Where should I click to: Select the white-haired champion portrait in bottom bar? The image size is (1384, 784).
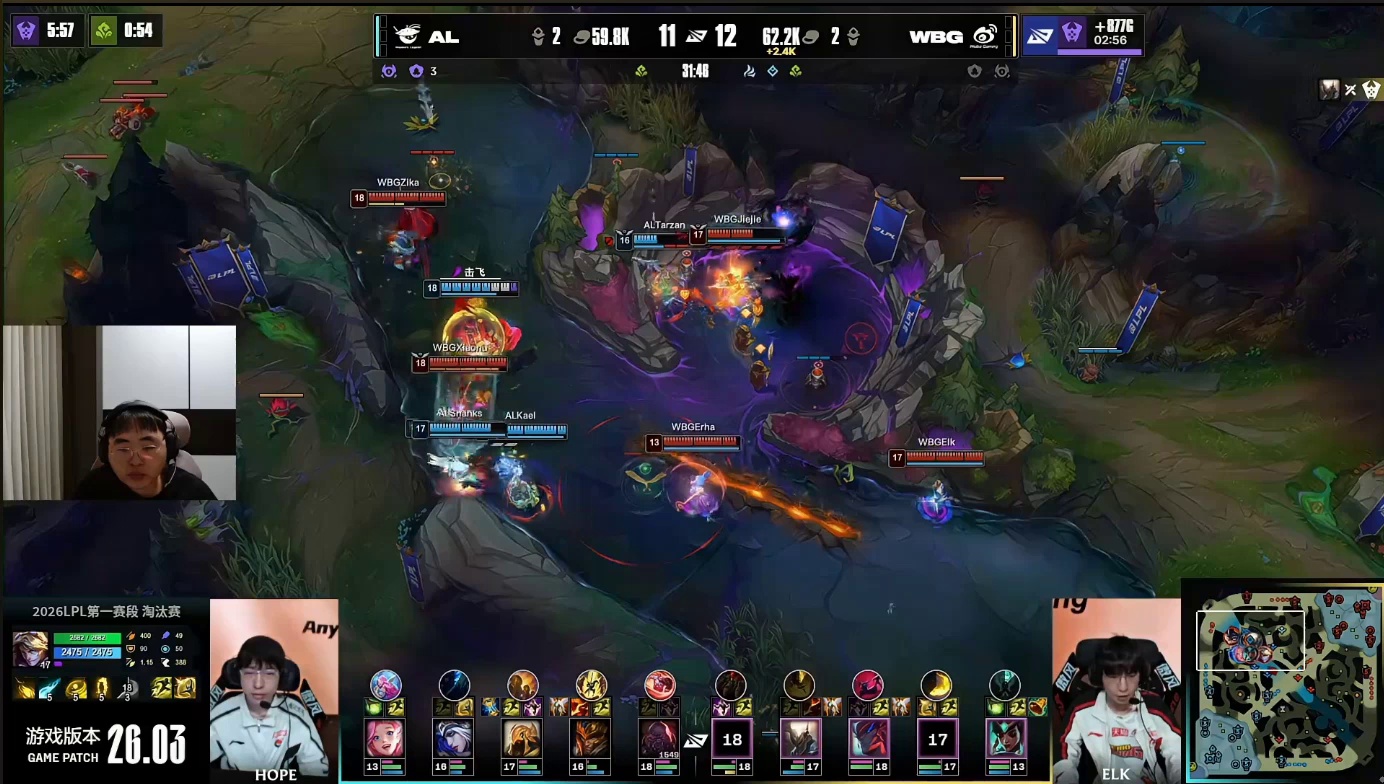453,738
